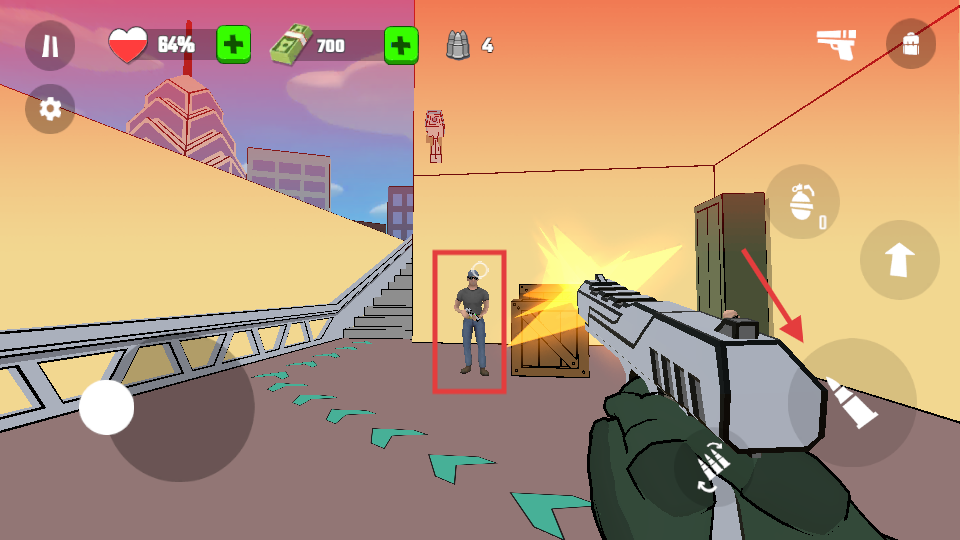960x540 pixels.
Task: Pause the game
Action: (x=50, y=45)
